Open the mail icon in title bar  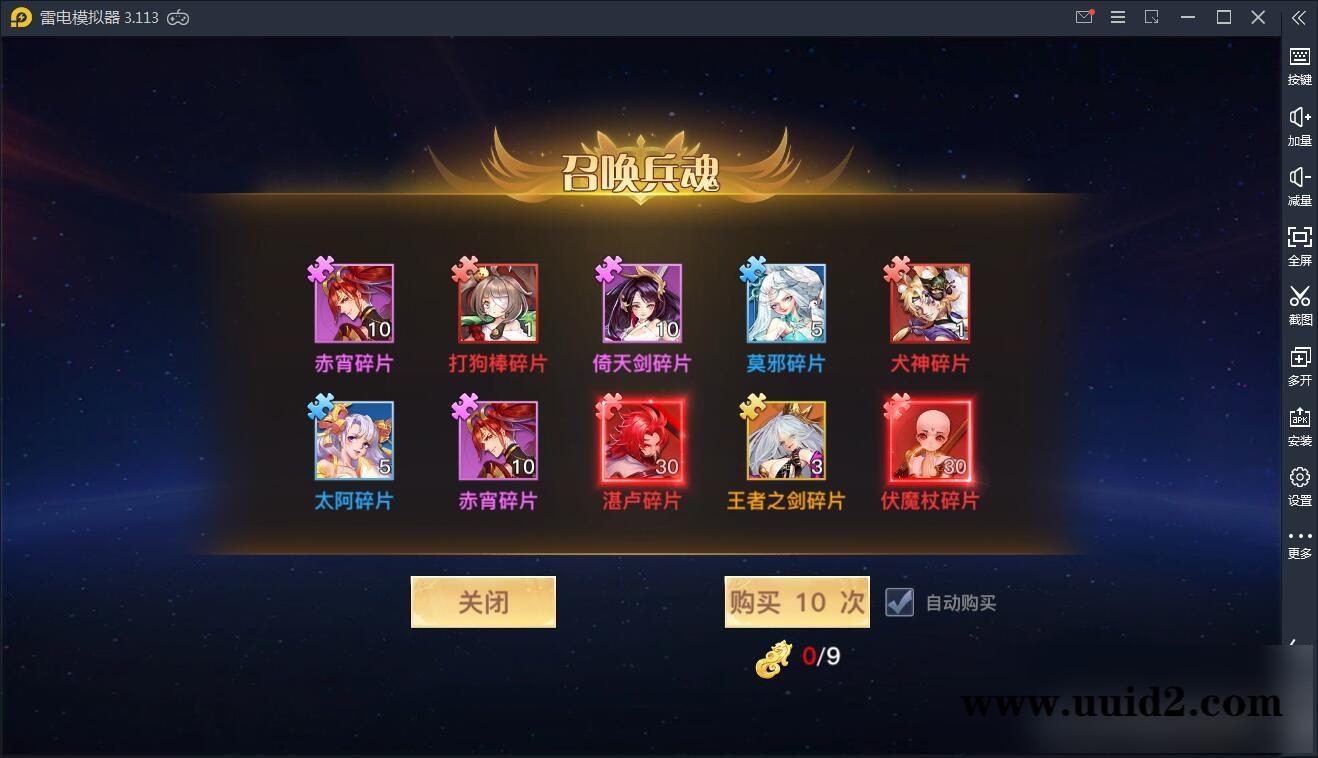coord(1084,17)
